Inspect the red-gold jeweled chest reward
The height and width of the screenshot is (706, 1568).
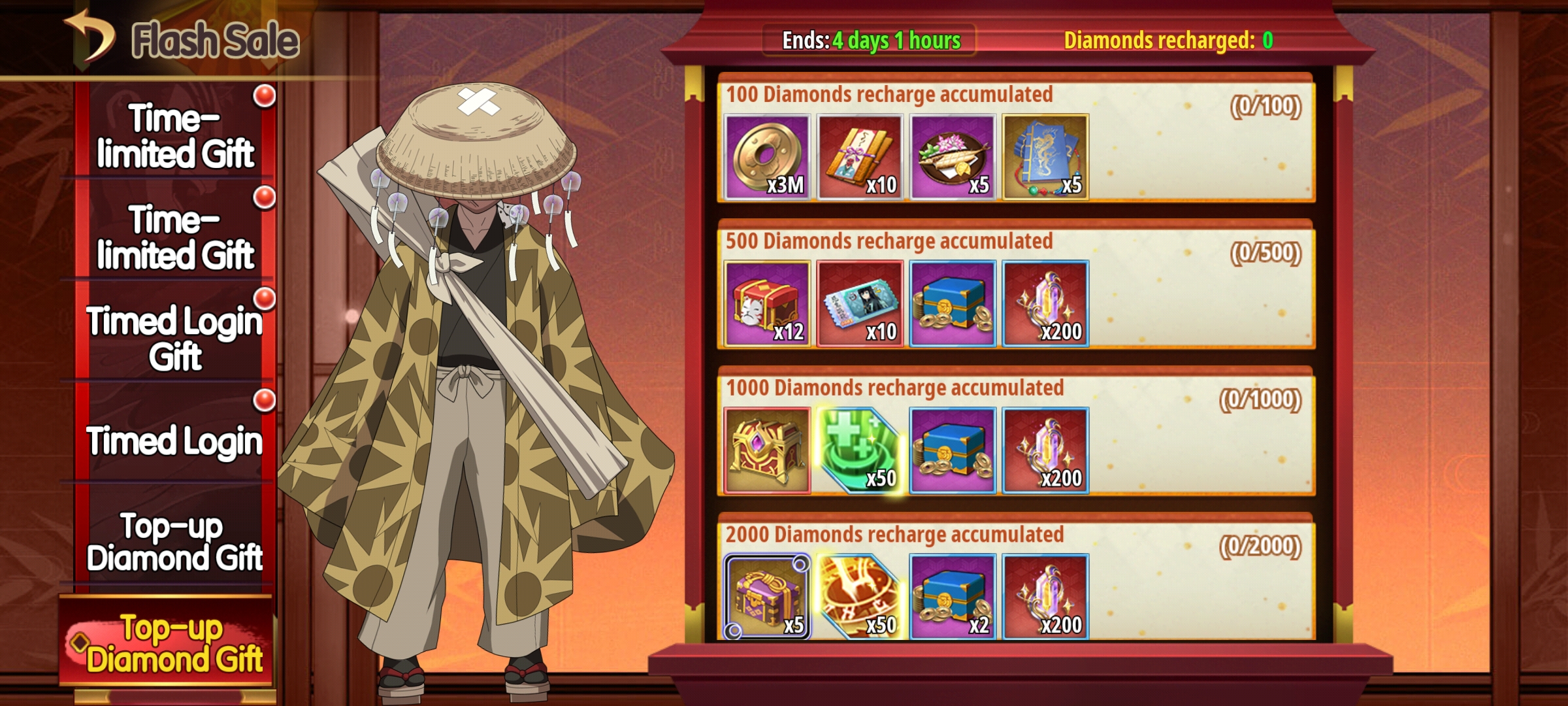768,450
